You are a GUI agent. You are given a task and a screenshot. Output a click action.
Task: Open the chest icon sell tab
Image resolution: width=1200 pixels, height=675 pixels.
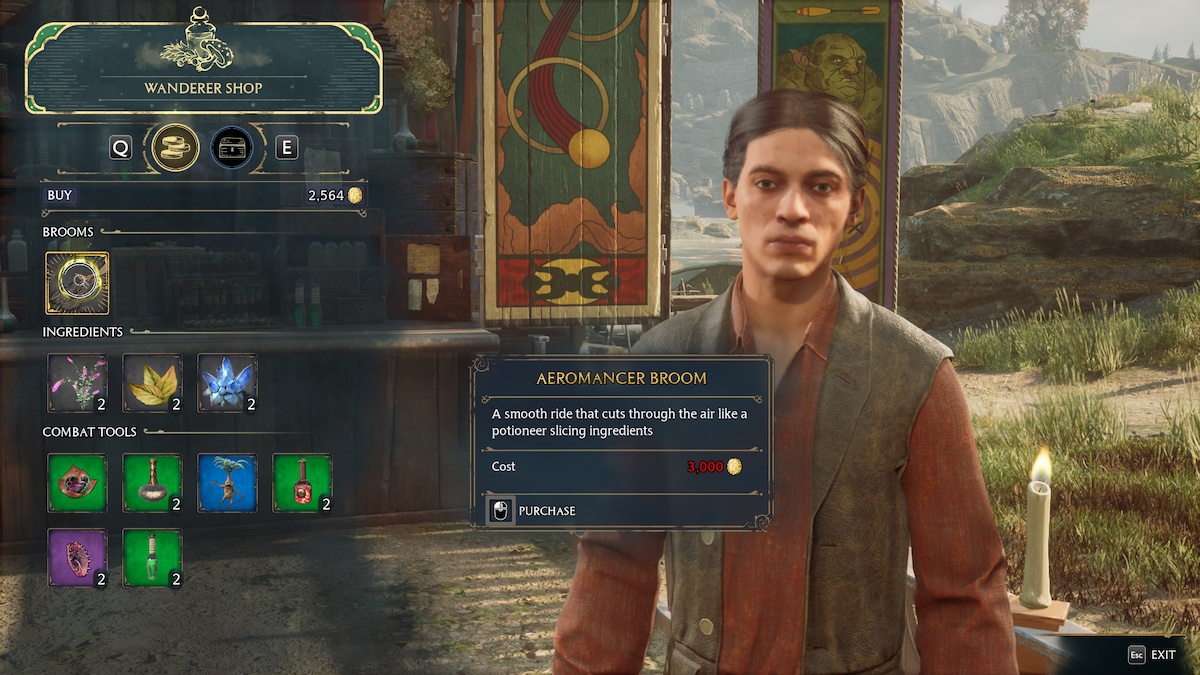[x=231, y=148]
